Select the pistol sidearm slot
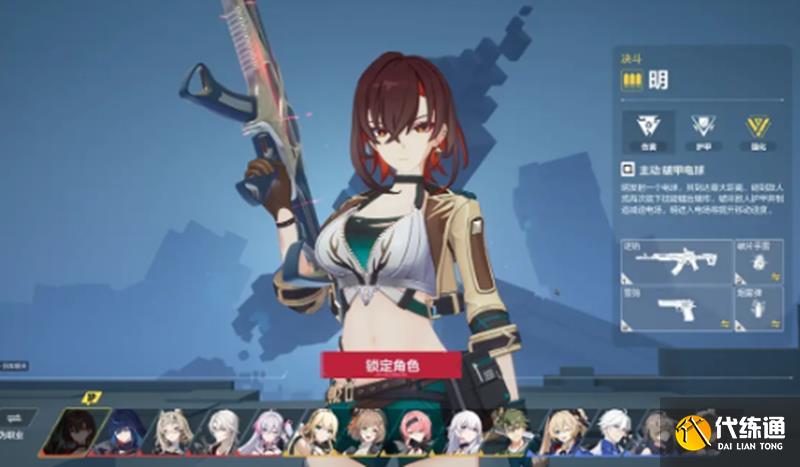 (675, 308)
